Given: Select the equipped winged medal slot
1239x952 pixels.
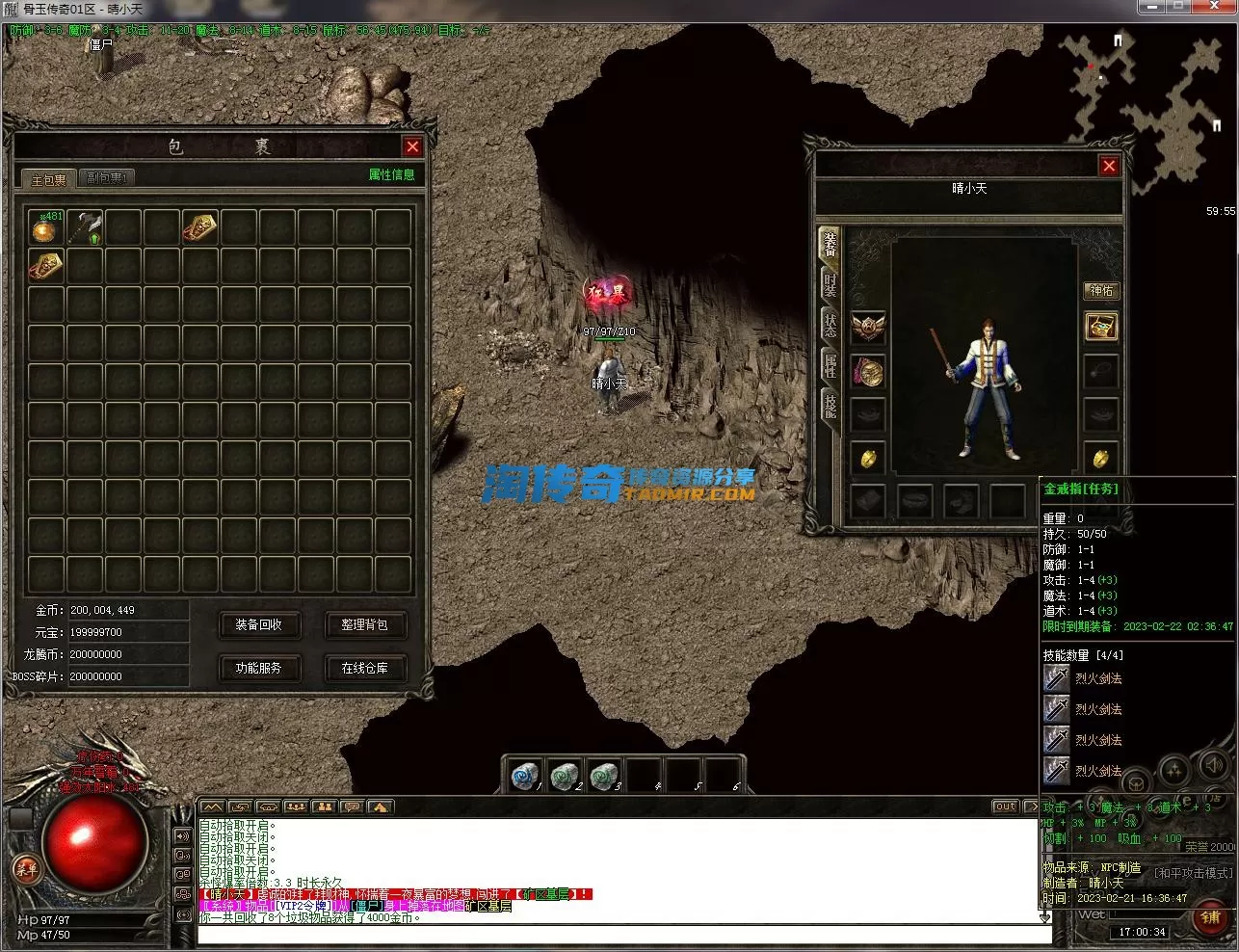Looking at the screenshot, I should [x=868, y=328].
